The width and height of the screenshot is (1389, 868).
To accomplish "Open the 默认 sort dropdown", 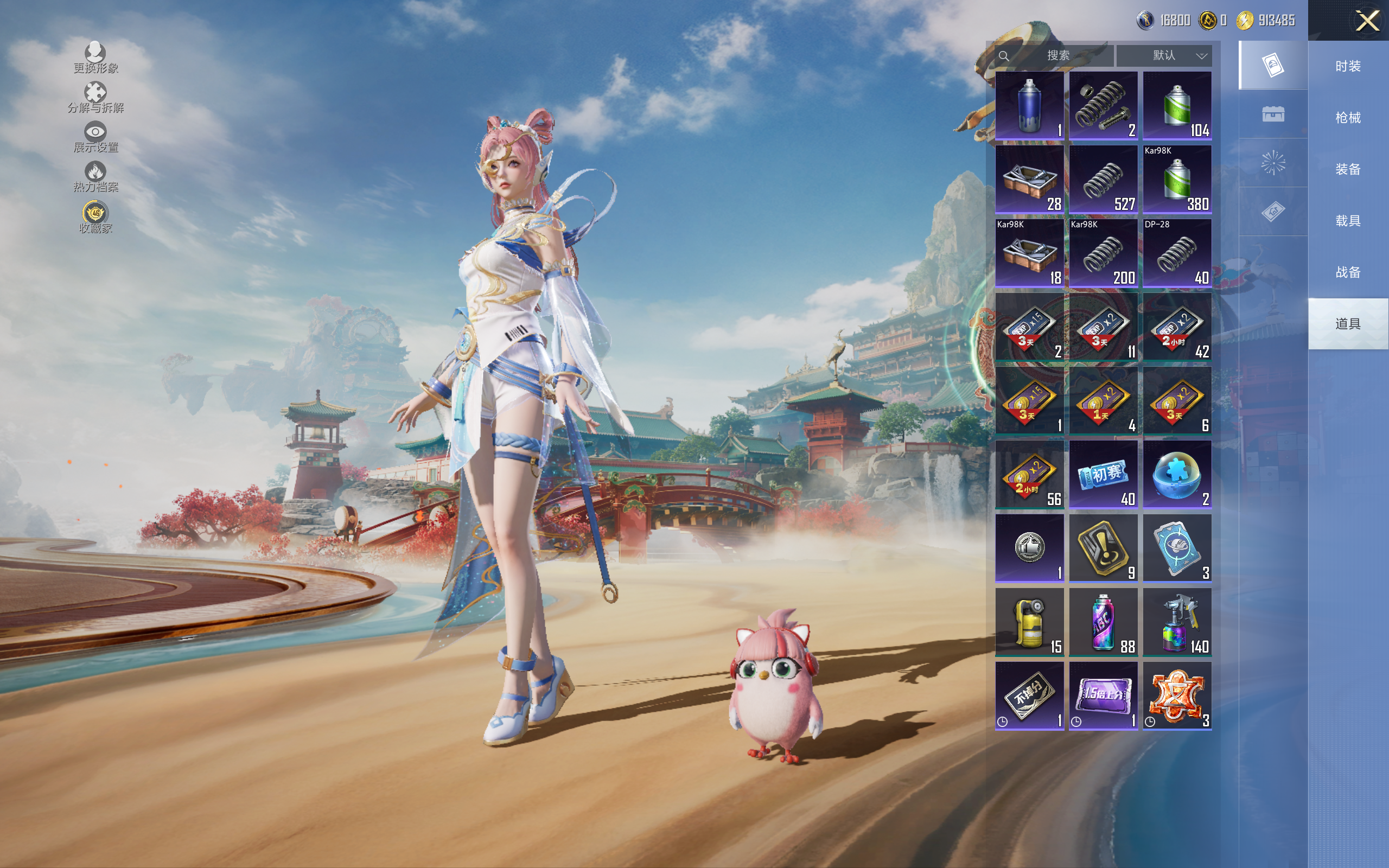I will (x=1164, y=56).
